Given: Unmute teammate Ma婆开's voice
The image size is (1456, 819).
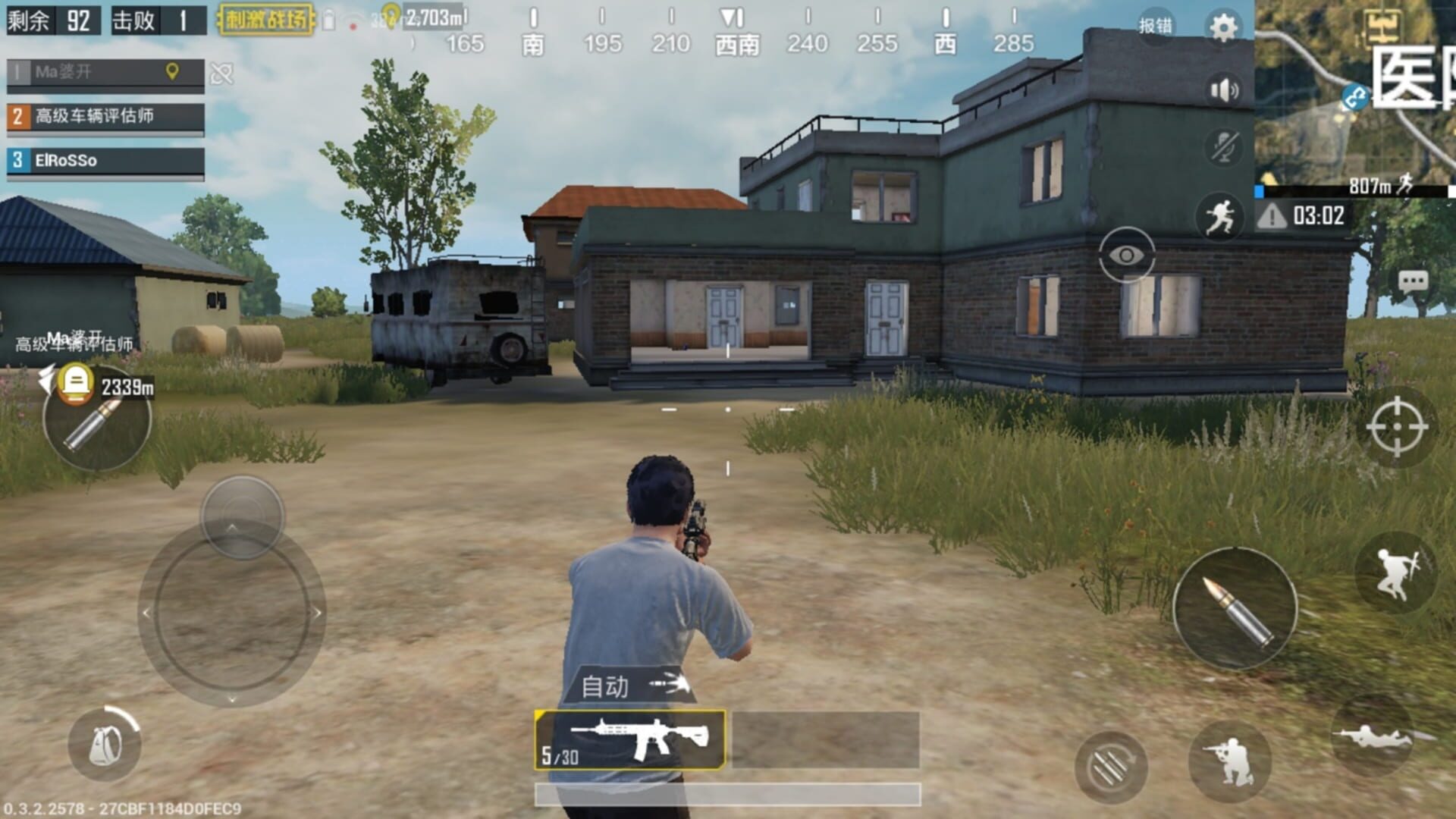Looking at the screenshot, I should 221,74.
